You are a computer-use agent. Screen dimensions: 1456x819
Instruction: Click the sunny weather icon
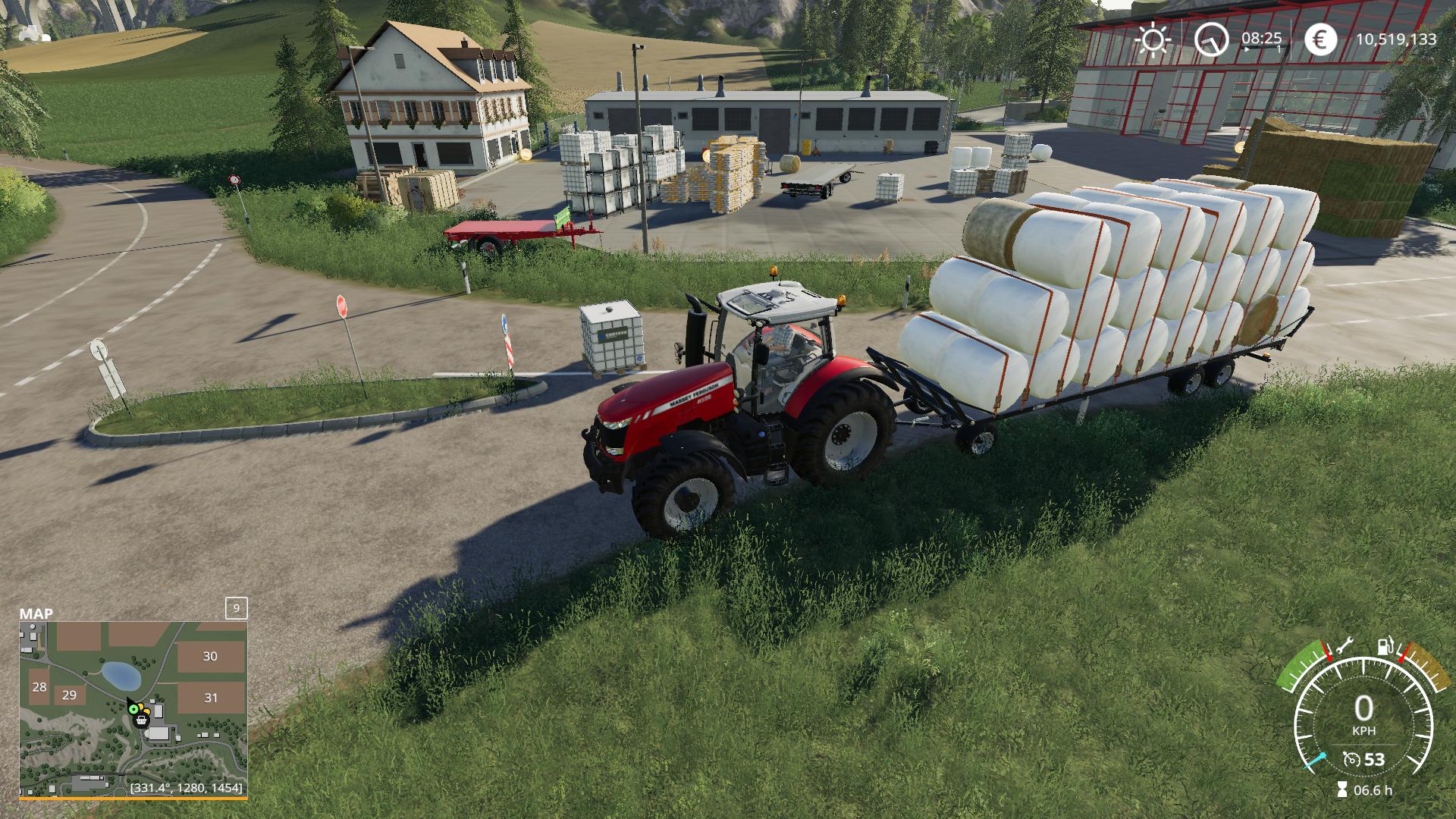(x=1153, y=39)
